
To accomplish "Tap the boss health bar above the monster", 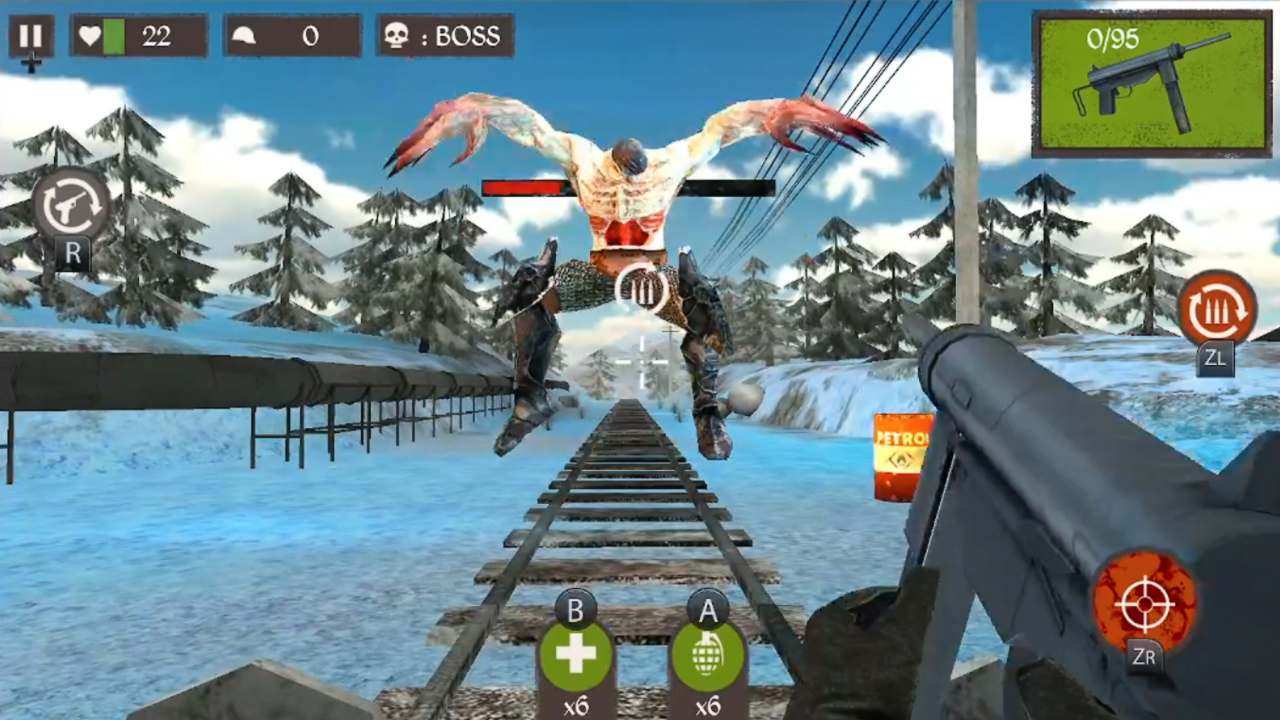I will coord(630,186).
